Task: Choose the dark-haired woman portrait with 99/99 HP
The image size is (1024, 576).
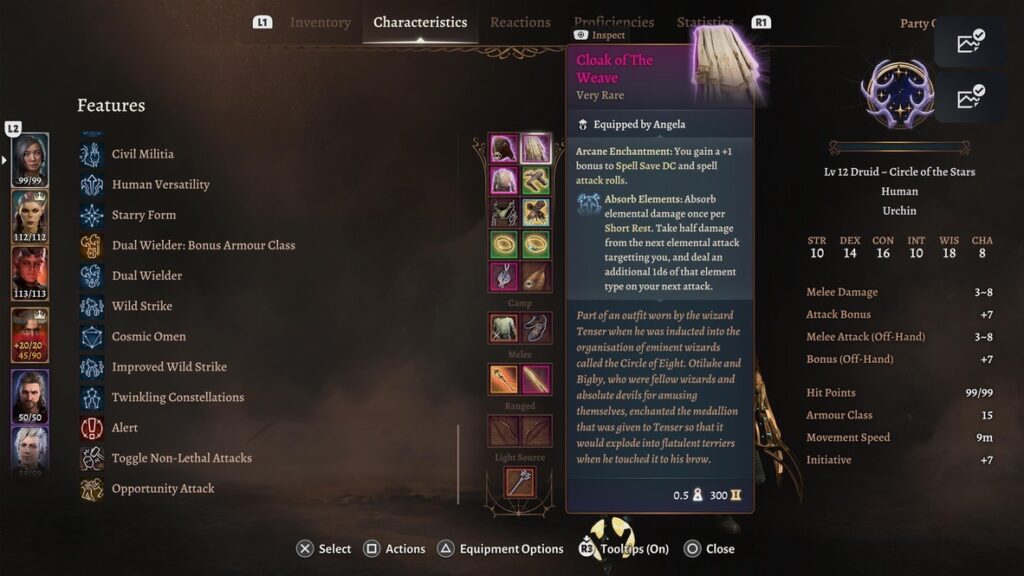Action: pos(30,160)
